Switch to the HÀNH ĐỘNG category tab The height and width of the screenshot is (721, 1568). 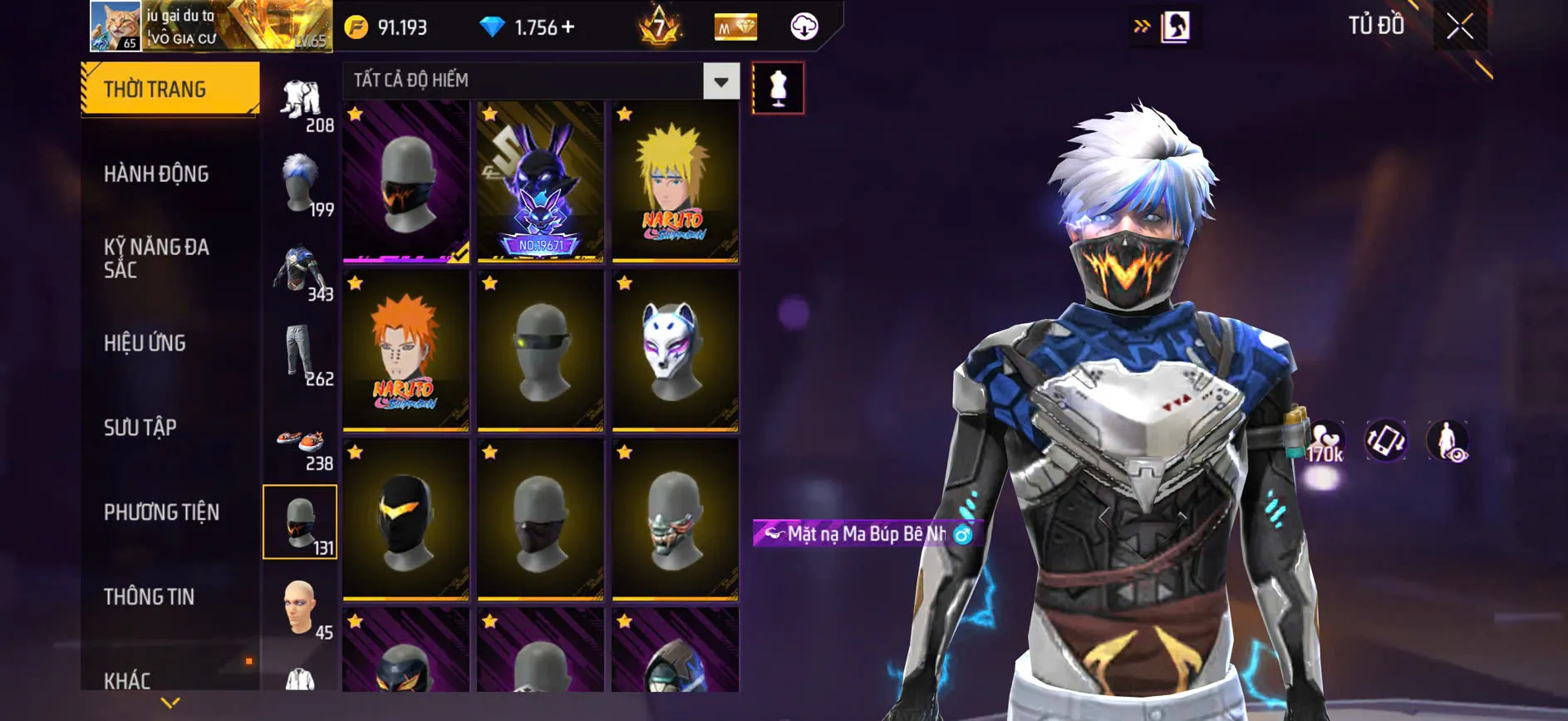click(155, 174)
